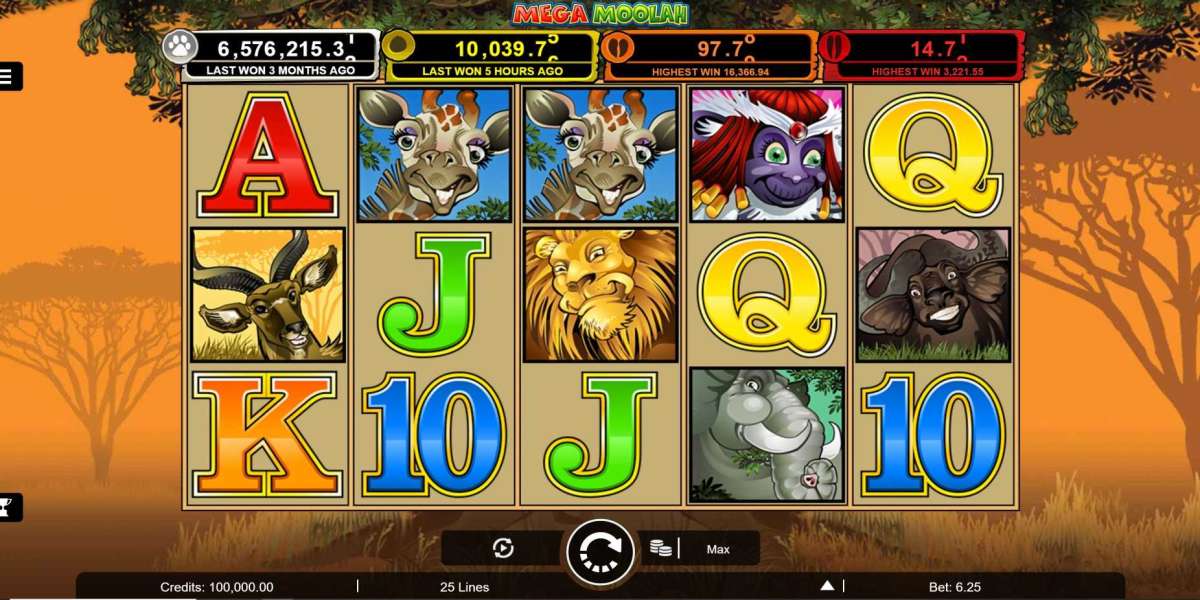Image resolution: width=1200 pixels, height=600 pixels.
Task: Spin the reels with the central spin button
Action: (x=600, y=551)
